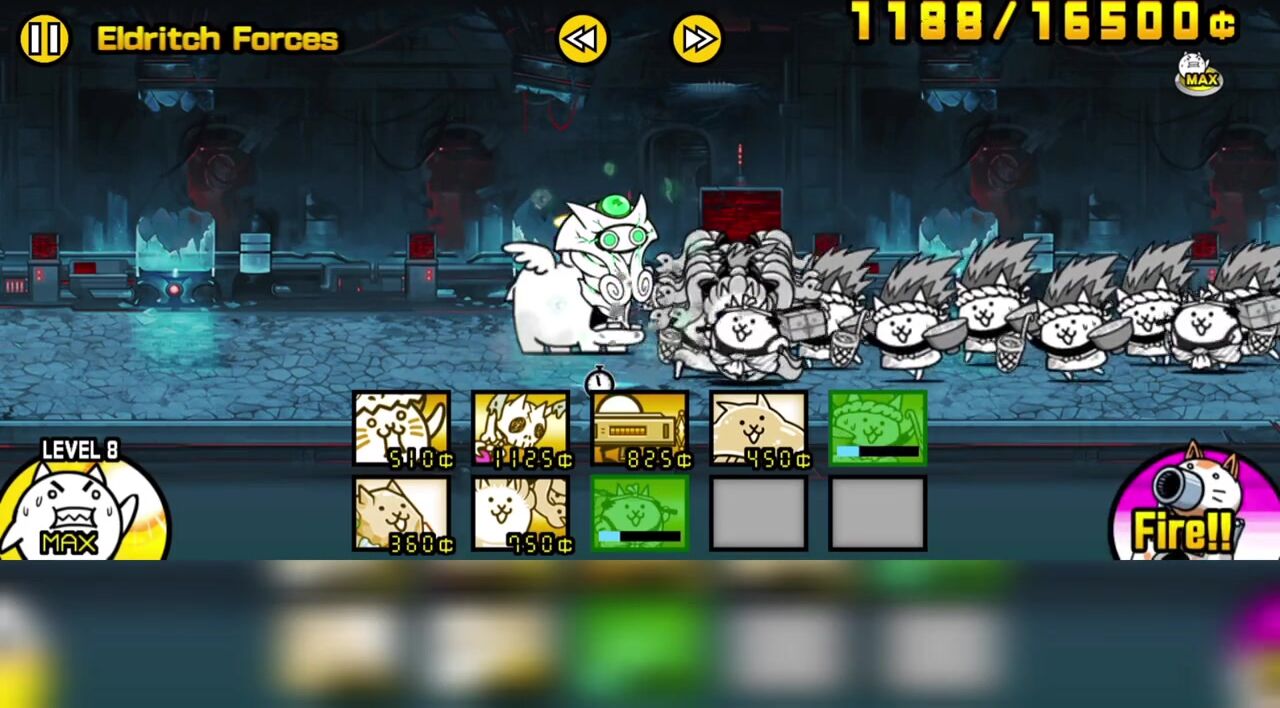Select the green recharging slot in the bottom row
The height and width of the screenshot is (708, 1280).
(x=640, y=513)
